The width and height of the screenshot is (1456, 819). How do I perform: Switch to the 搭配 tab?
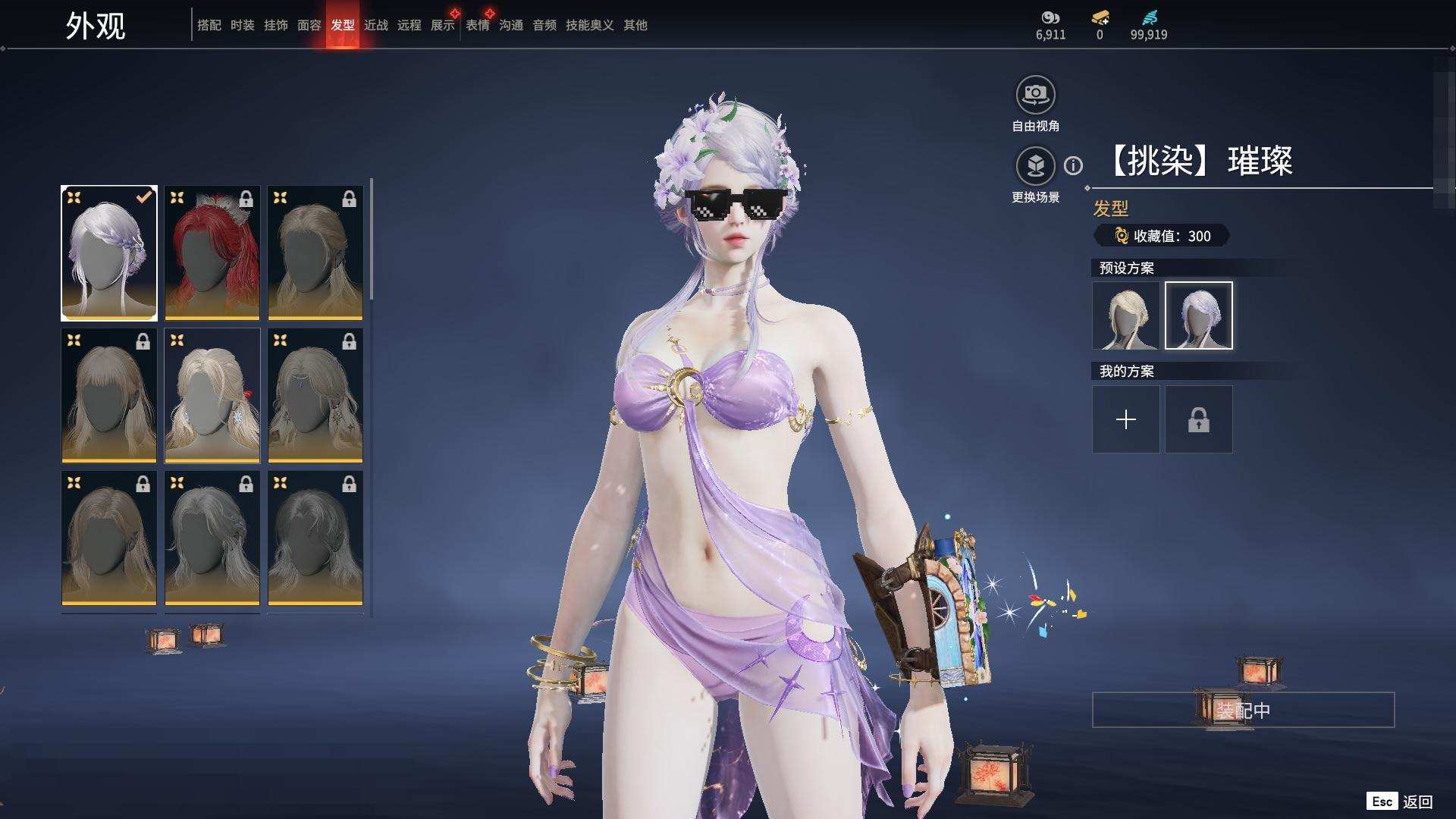coord(209,25)
